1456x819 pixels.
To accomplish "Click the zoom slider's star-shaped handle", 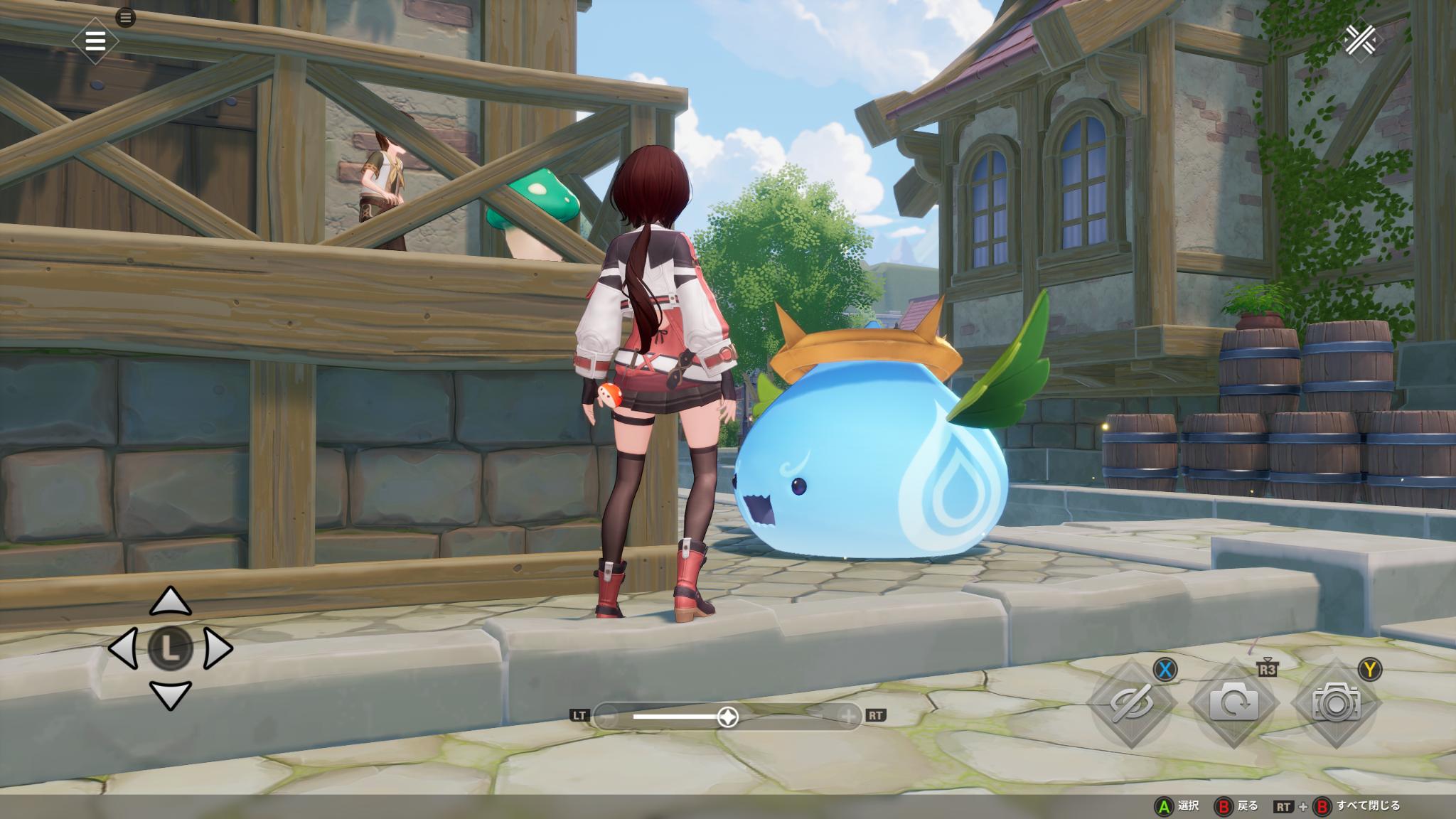I will pyautogui.click(x=727, y=717).
